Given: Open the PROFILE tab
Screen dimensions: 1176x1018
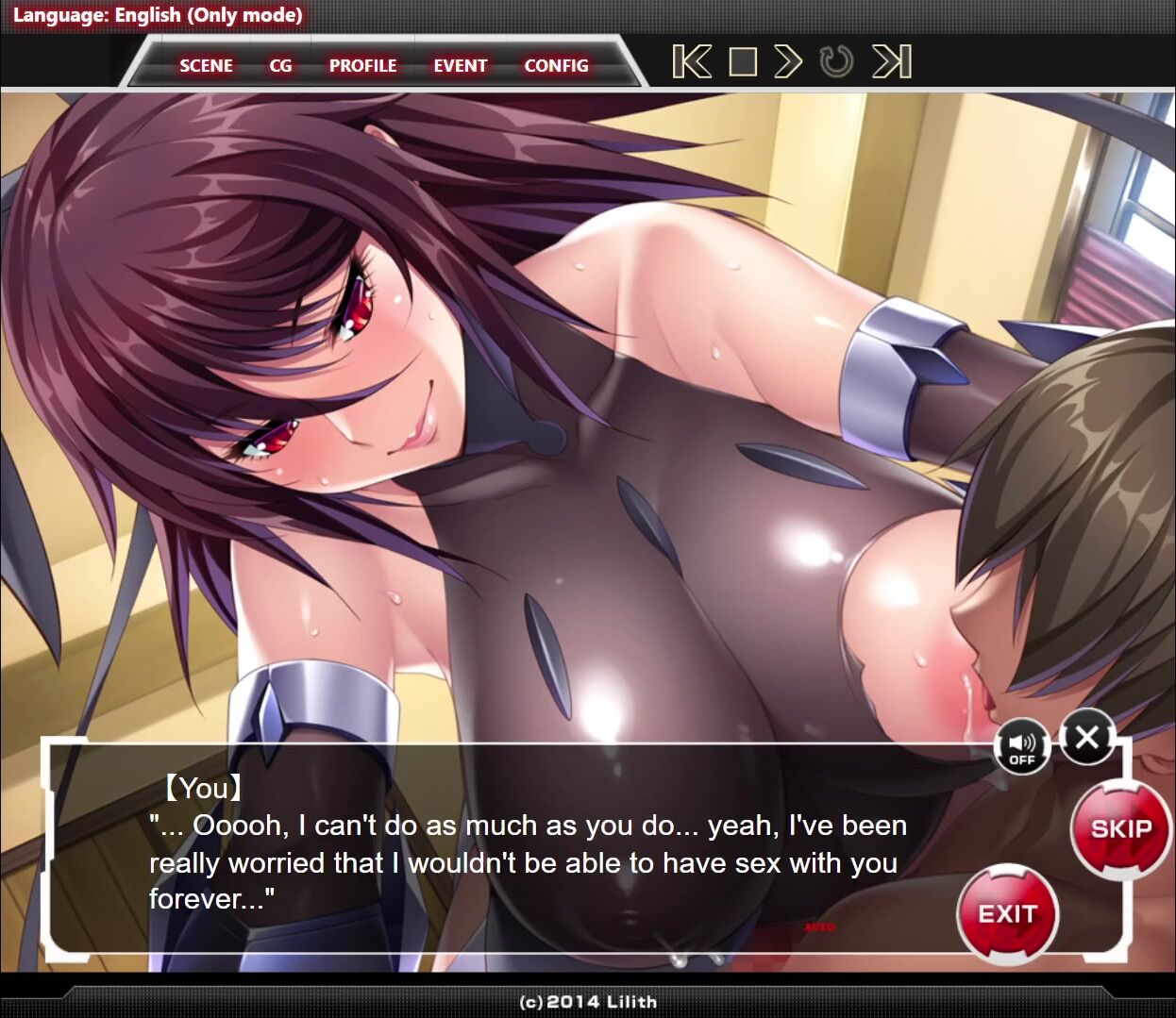Looking at the screenshot, I should pos(362,66).
